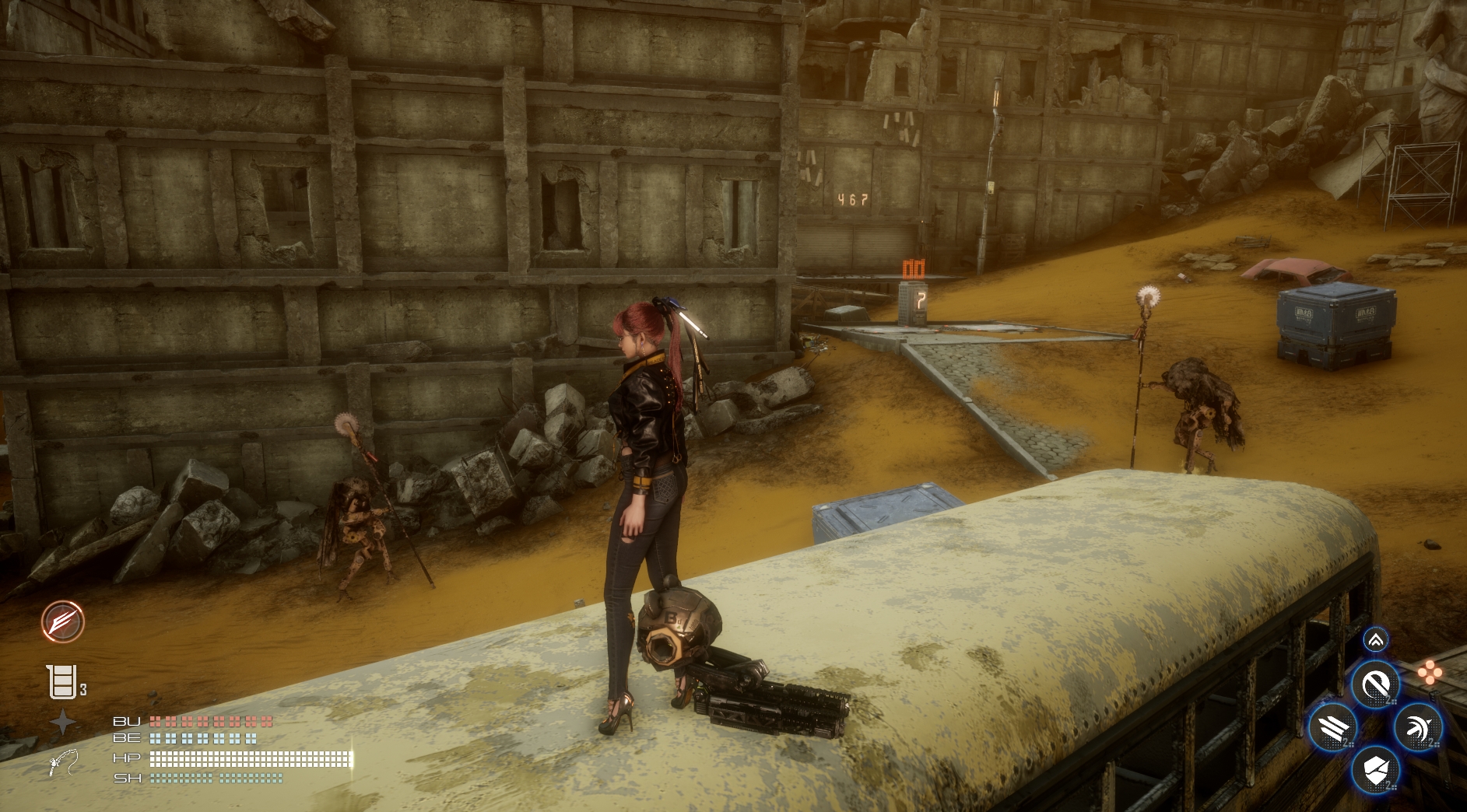
Task: Use the crescent sweep beta skill
Action: pyautogui.click(x=1419, y=729)
